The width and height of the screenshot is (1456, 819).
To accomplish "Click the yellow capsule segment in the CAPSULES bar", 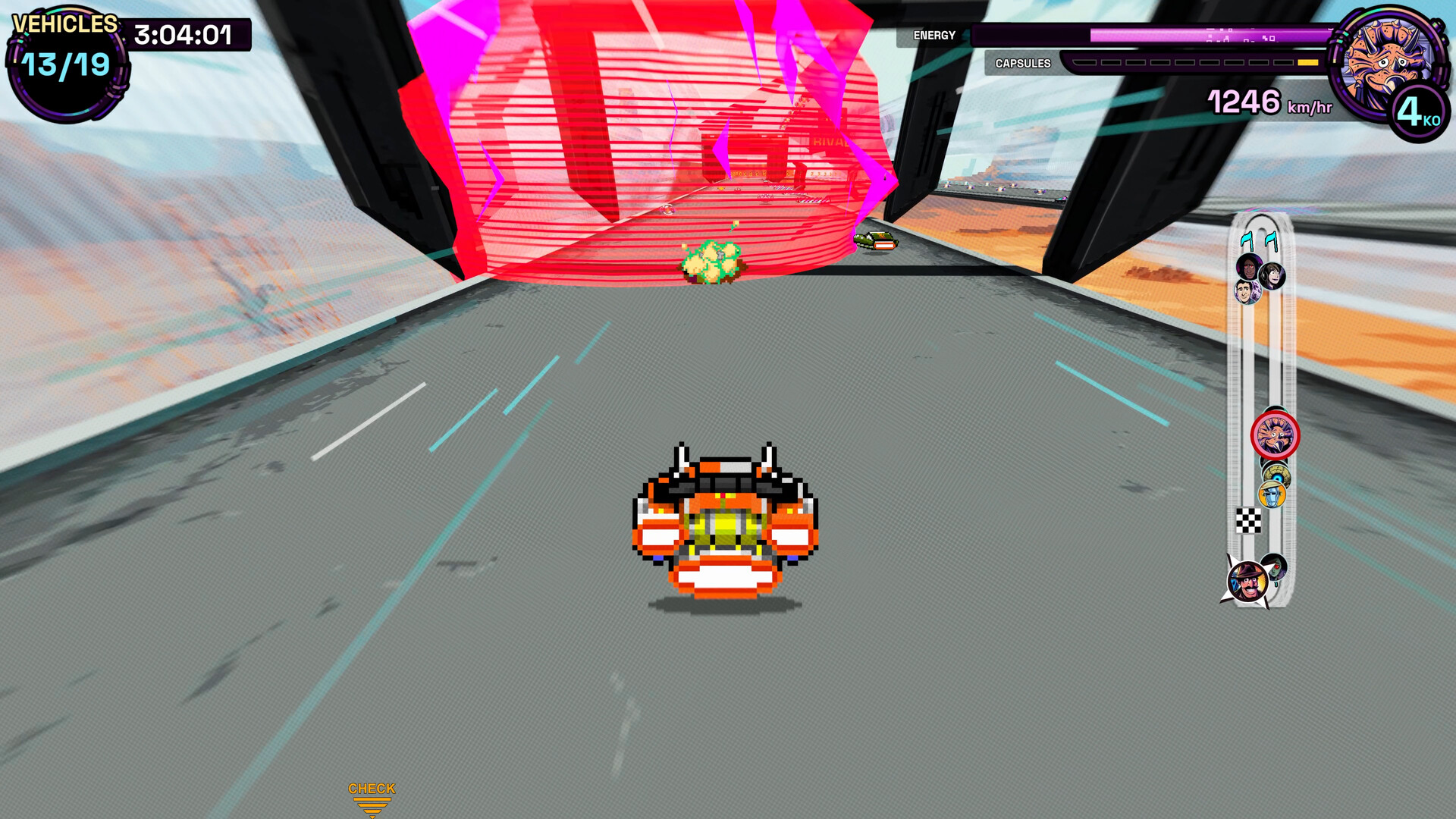I will point(1308,62).
